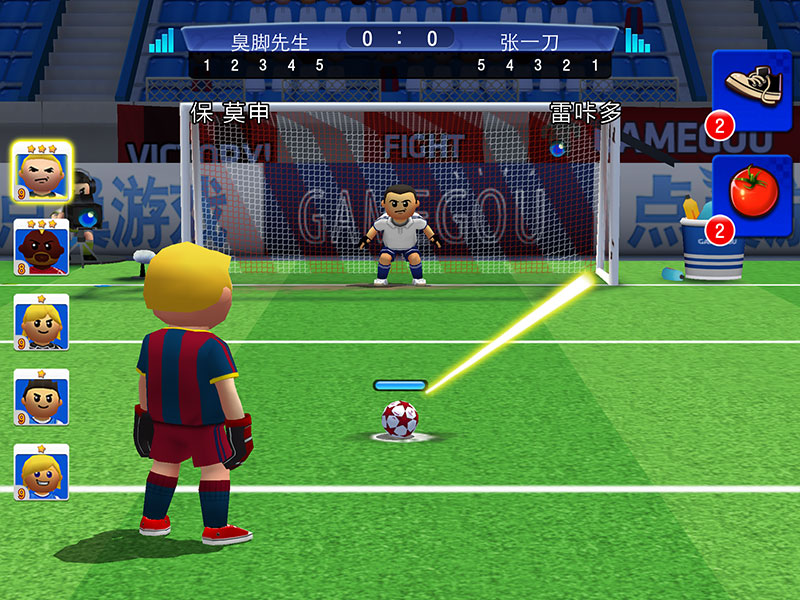Select the highlighted three-star blond kicker portrait
The height and width of the screenshot is (600, 800).
[41, 172]
